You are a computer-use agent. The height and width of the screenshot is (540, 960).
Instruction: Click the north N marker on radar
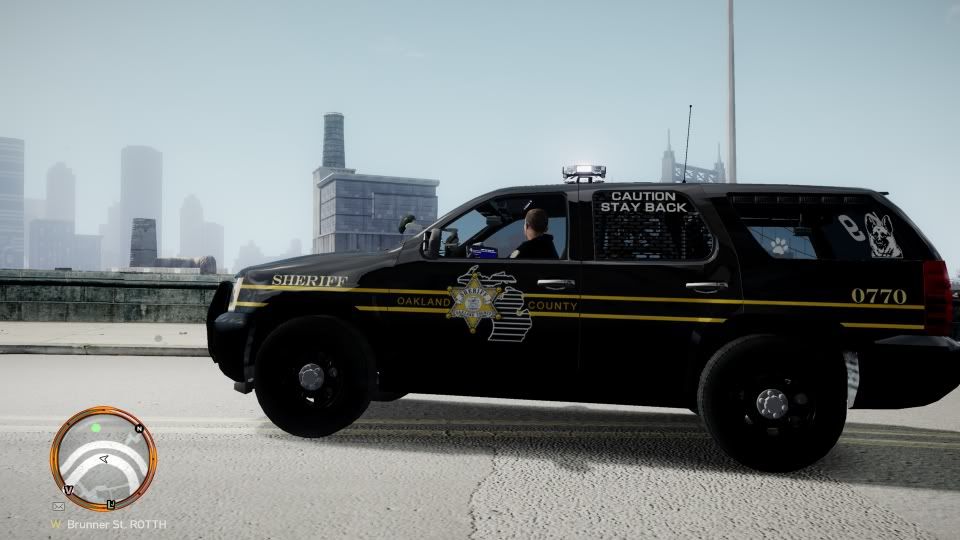(140, 429)
